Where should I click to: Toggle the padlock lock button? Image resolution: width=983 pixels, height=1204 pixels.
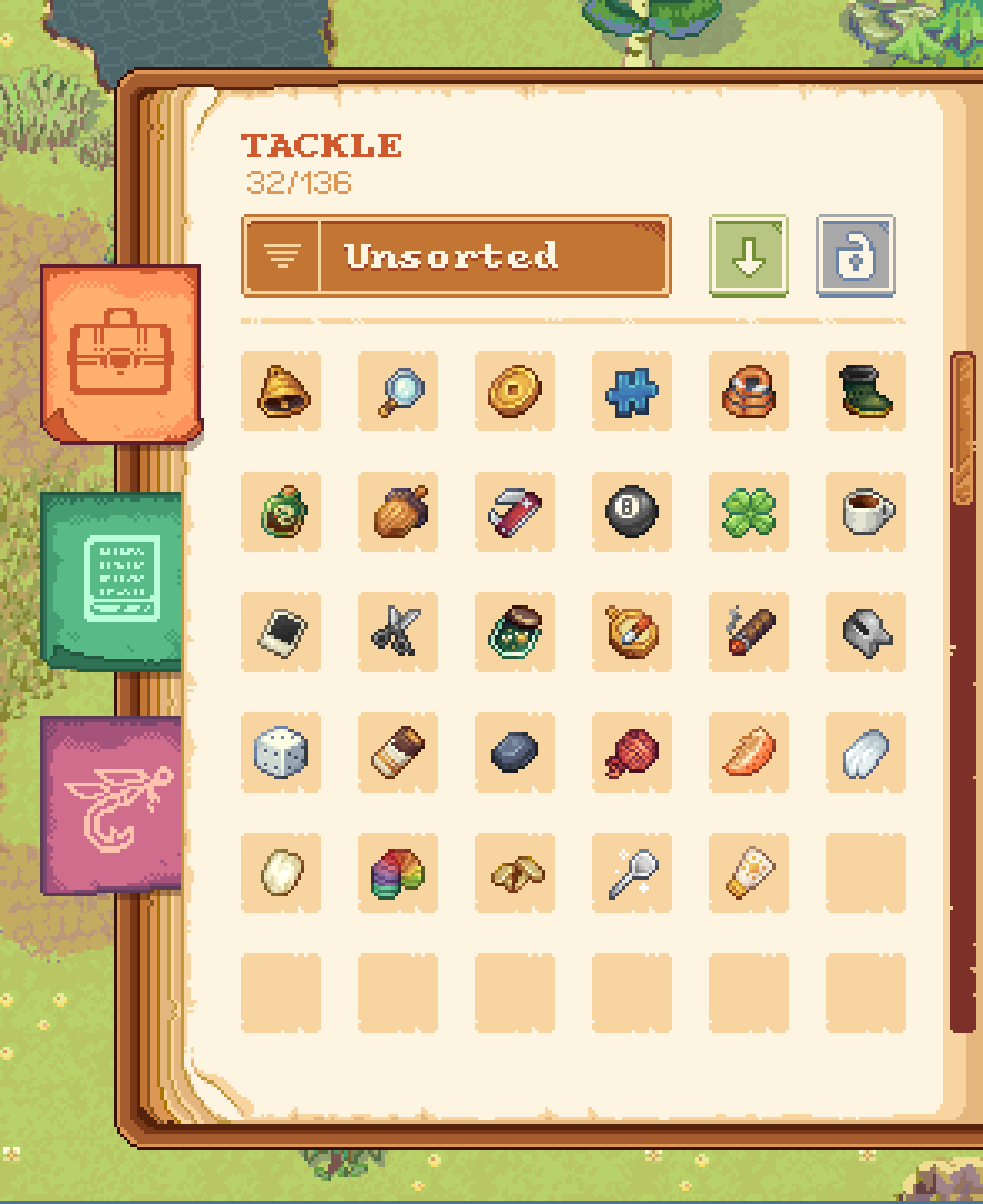(x=855, y=256)
